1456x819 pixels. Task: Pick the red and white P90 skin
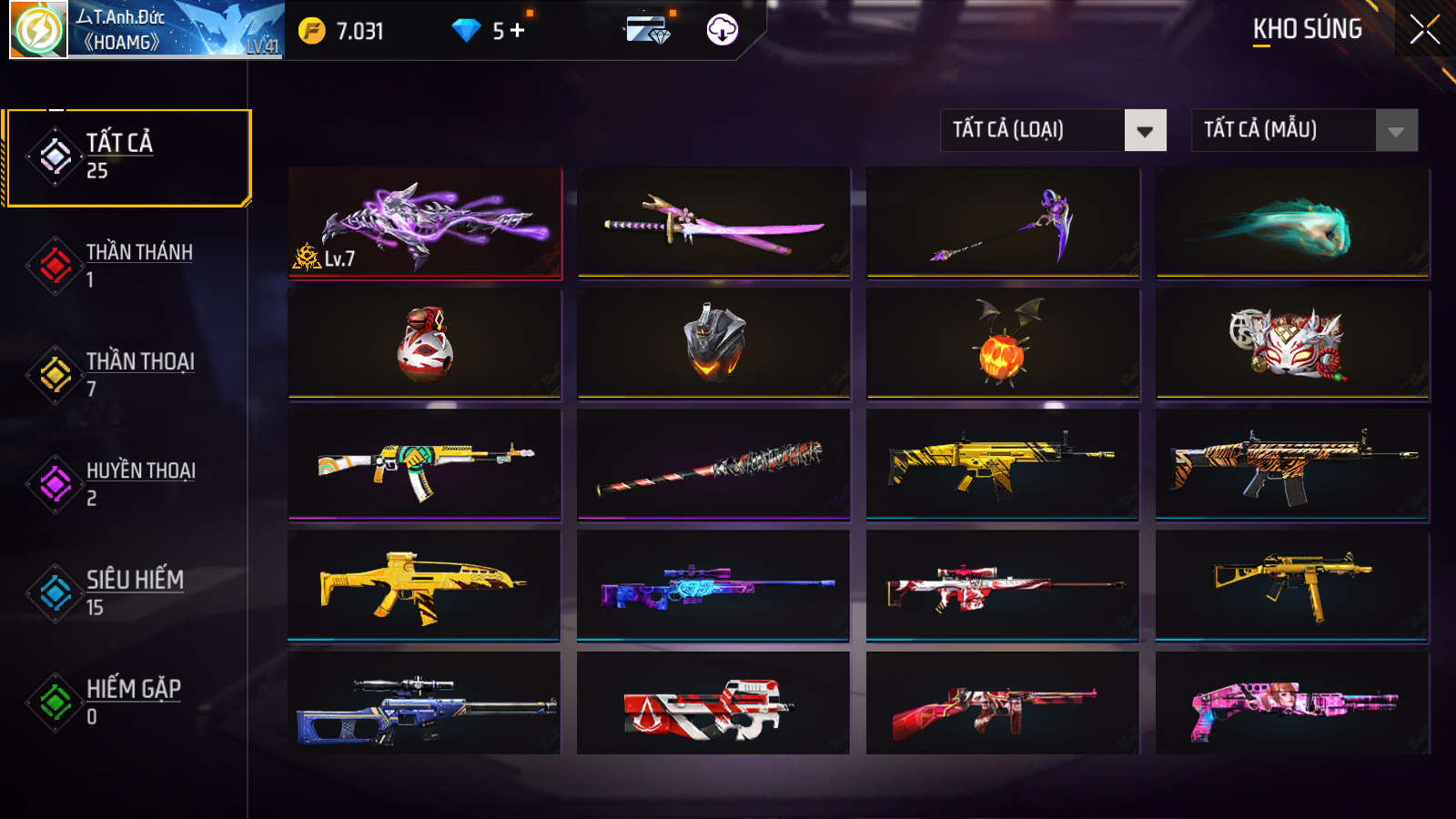click(x=714, y=703)
